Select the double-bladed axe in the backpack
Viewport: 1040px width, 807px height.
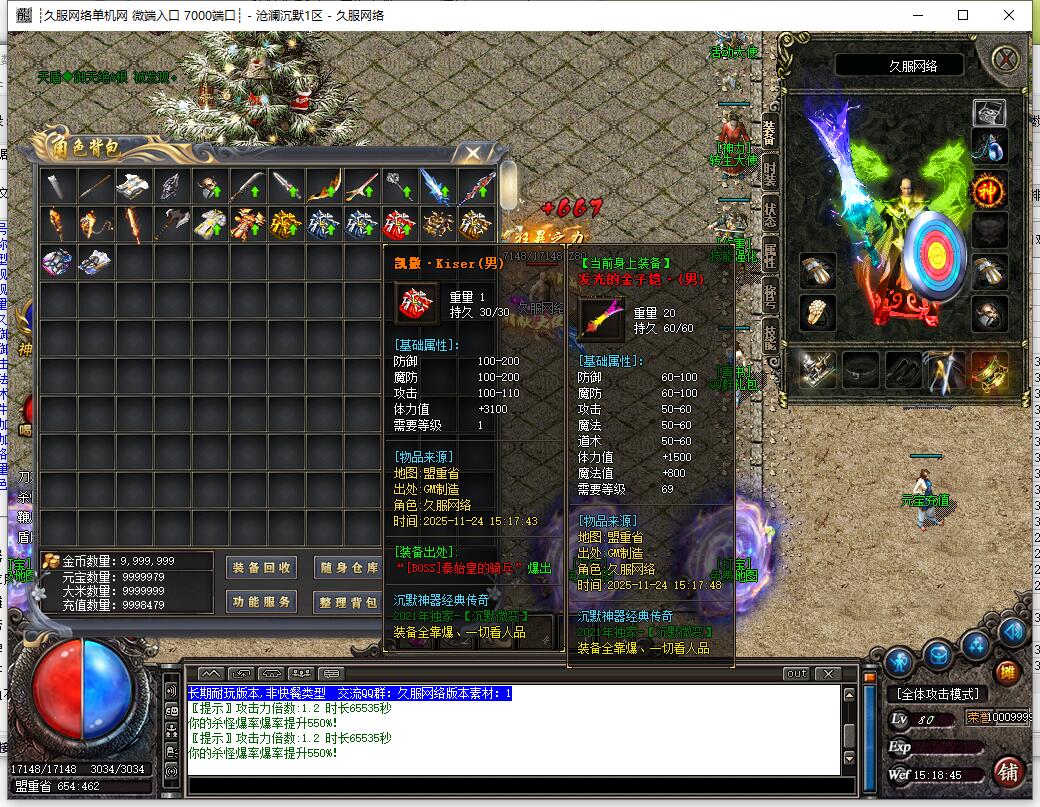click(171, 223)
